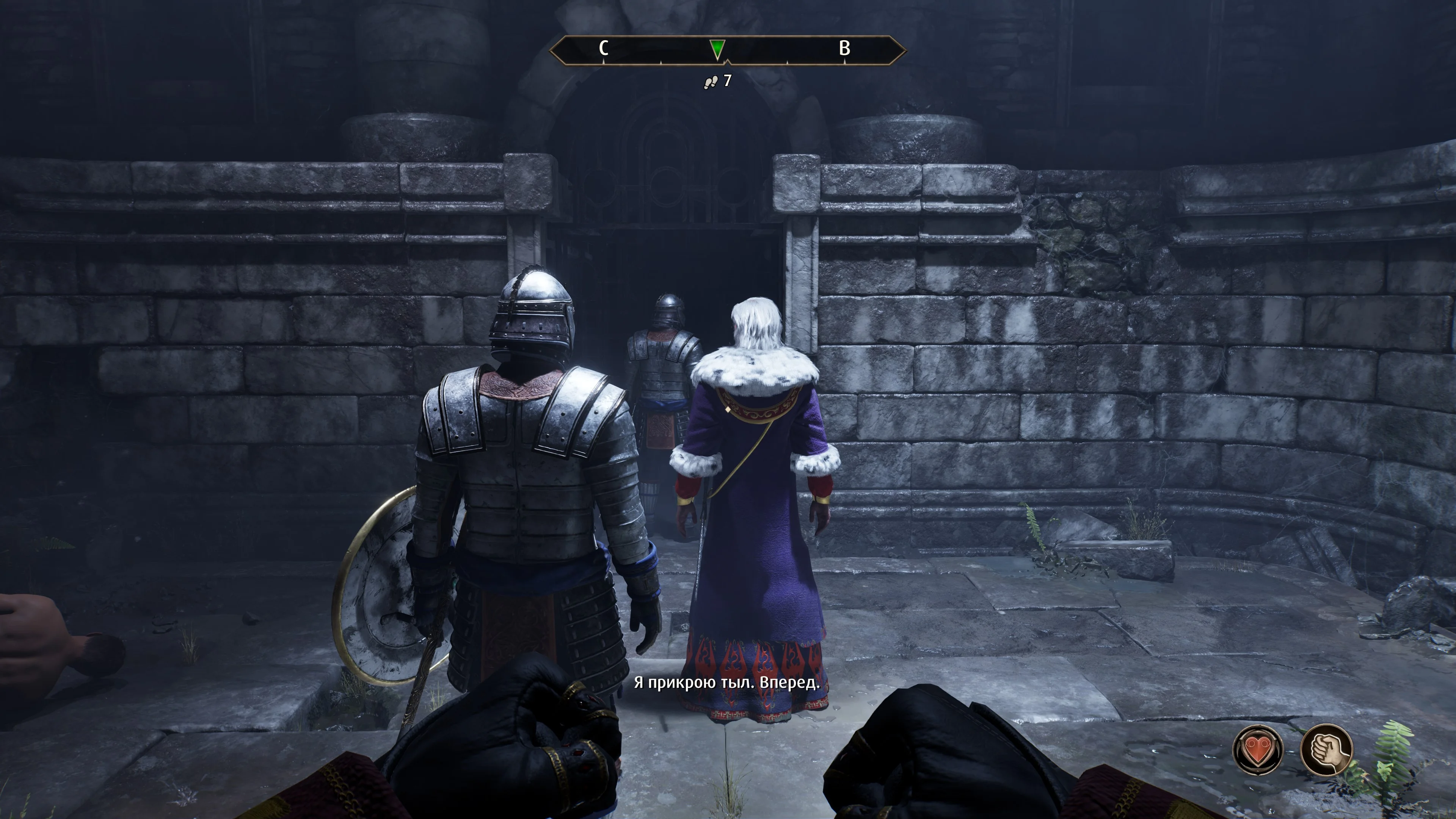Click the red heart status effect icon
This screenshot has width=1456, height=819.
click(1258, 750)
